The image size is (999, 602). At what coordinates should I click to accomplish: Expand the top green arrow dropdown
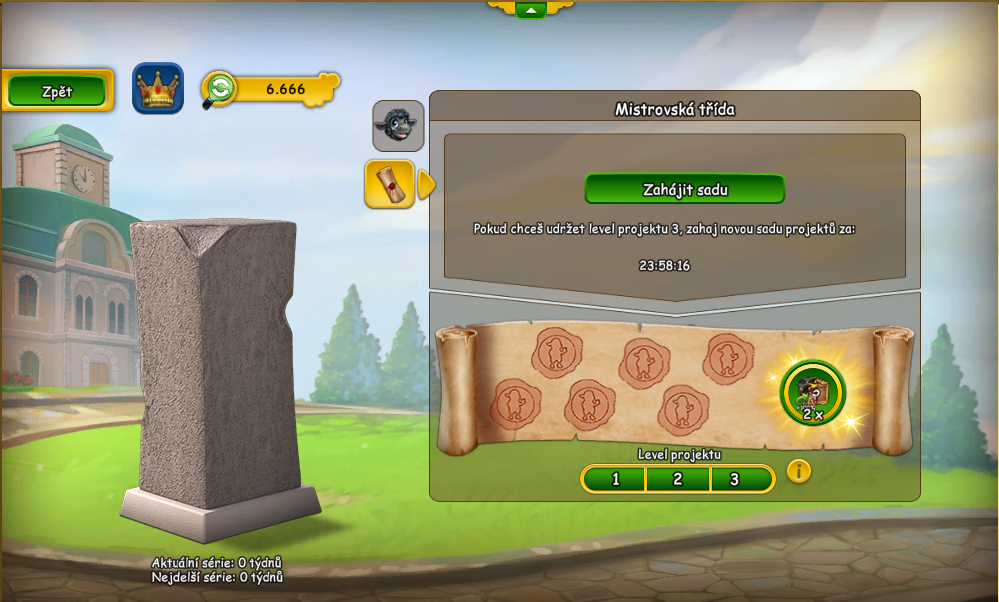point(530,10)
